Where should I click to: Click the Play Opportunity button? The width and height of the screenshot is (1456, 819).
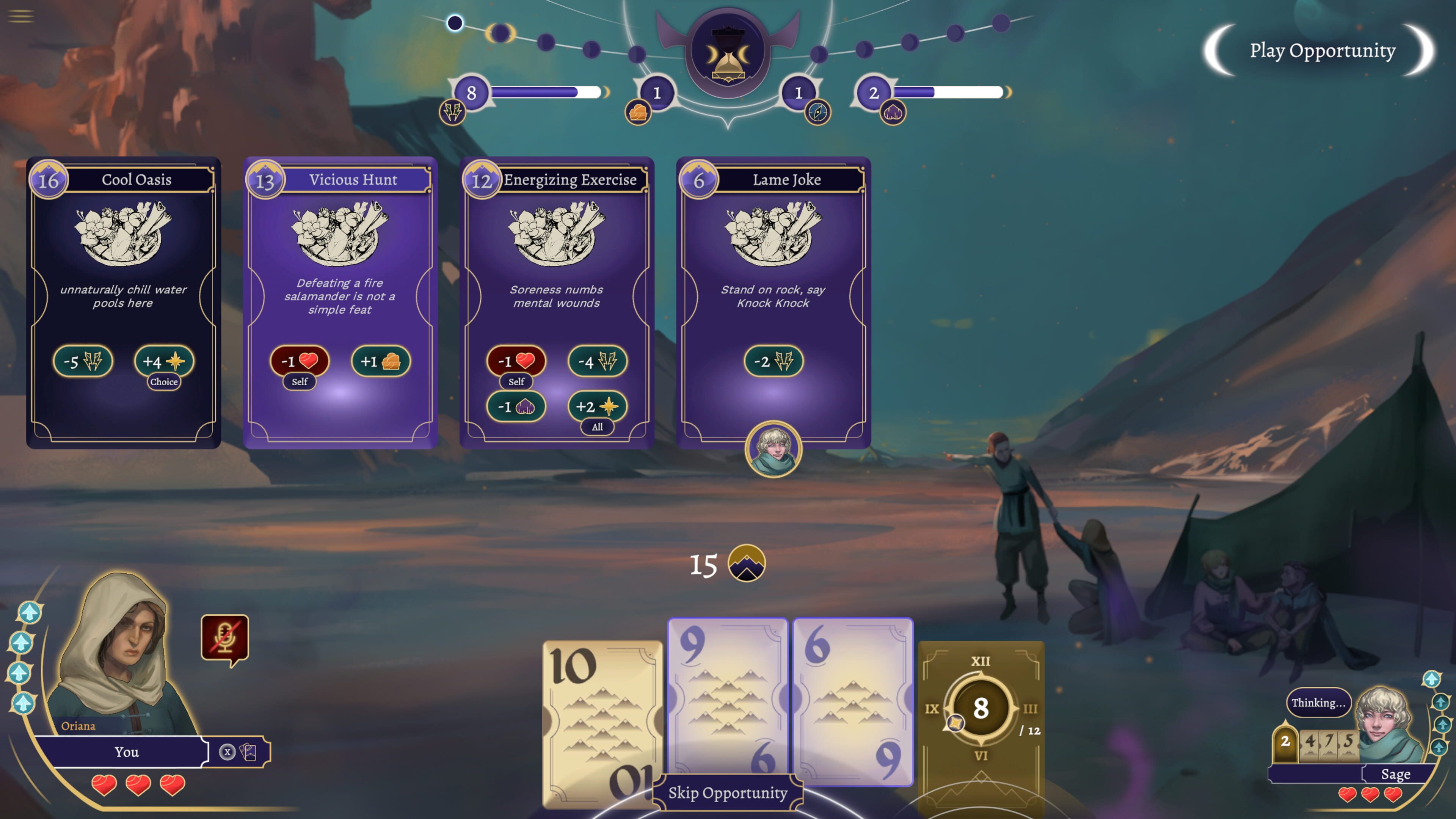click(1321, 51)
